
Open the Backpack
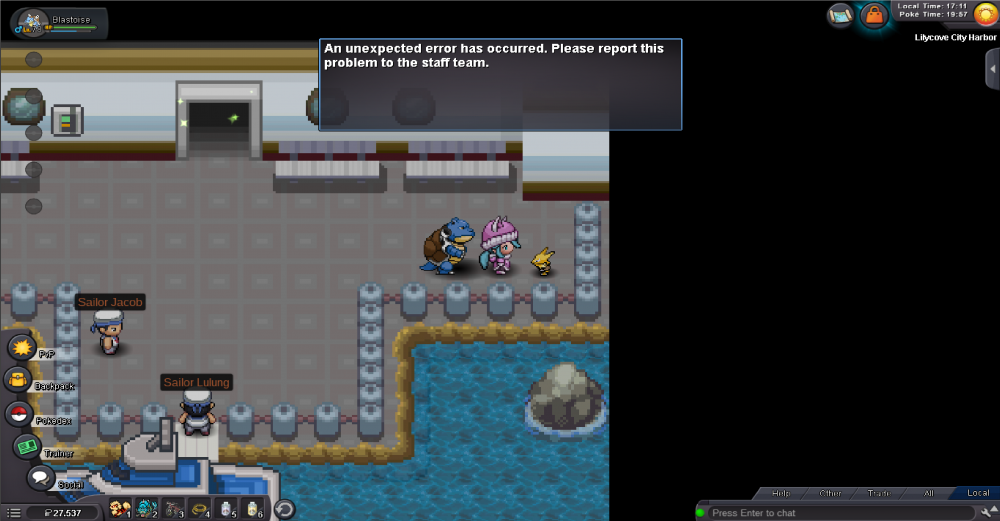pos(19,380)
